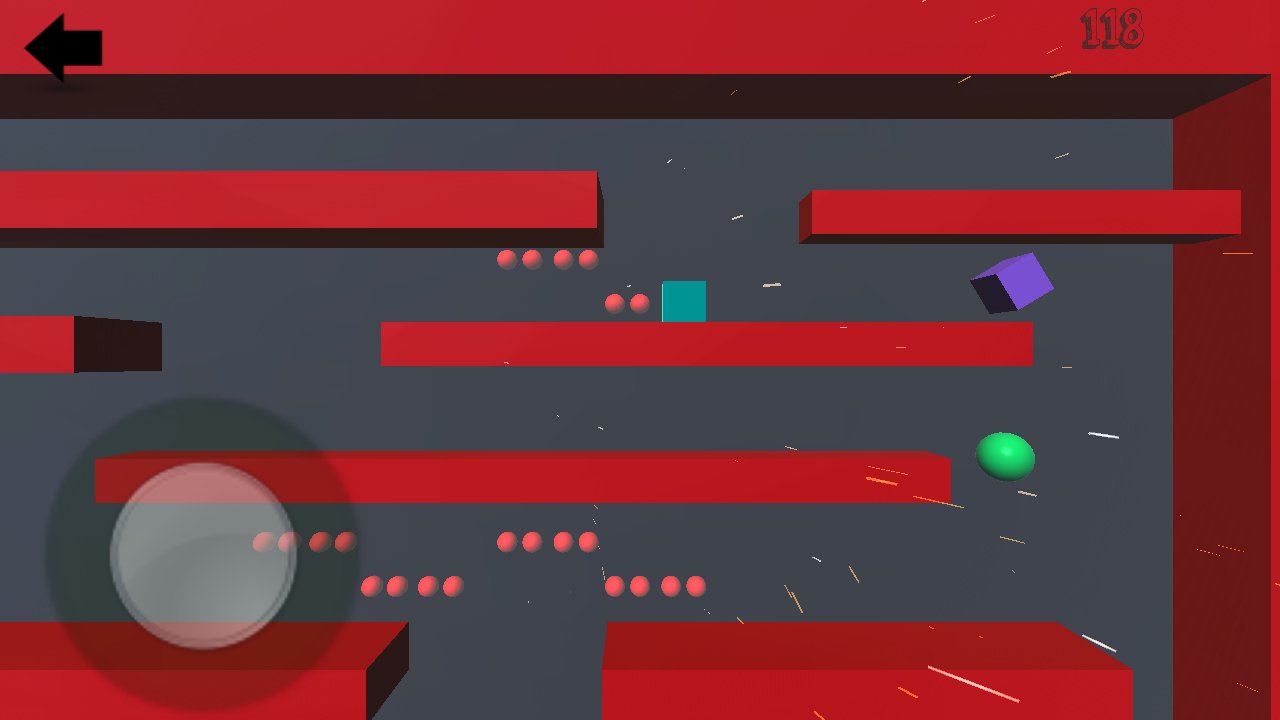Select the teal cube on the platform
This screenshot has height=720, width=1280.
684,301
